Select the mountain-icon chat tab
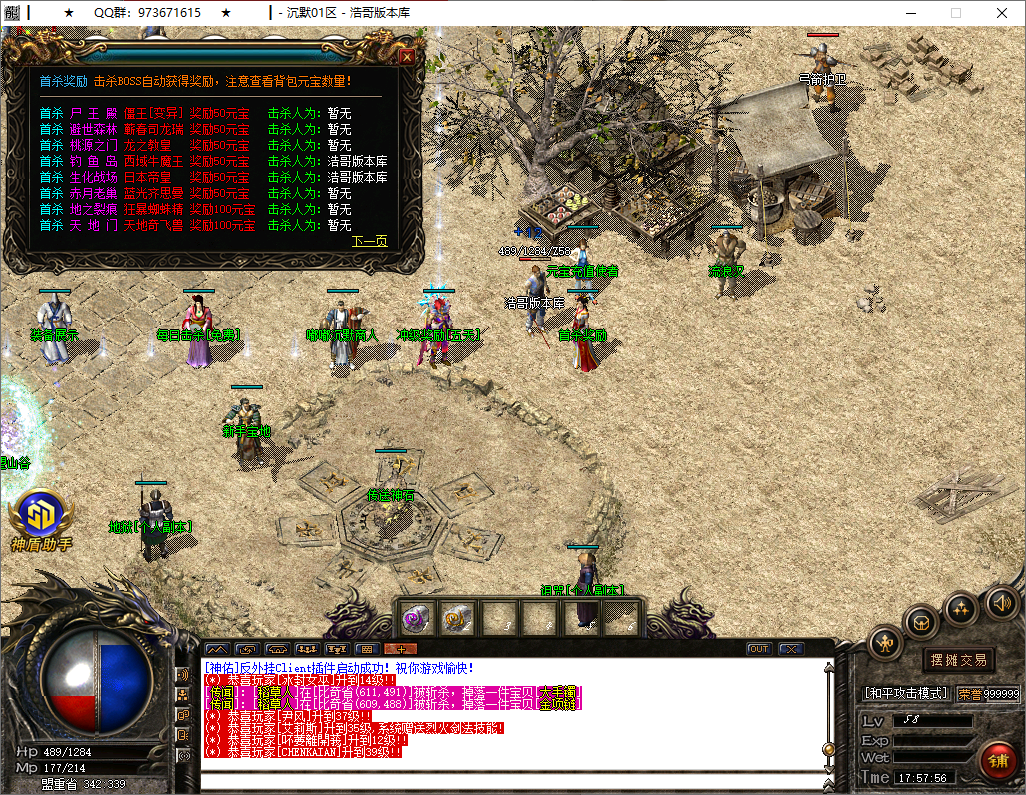 (217, 649)
